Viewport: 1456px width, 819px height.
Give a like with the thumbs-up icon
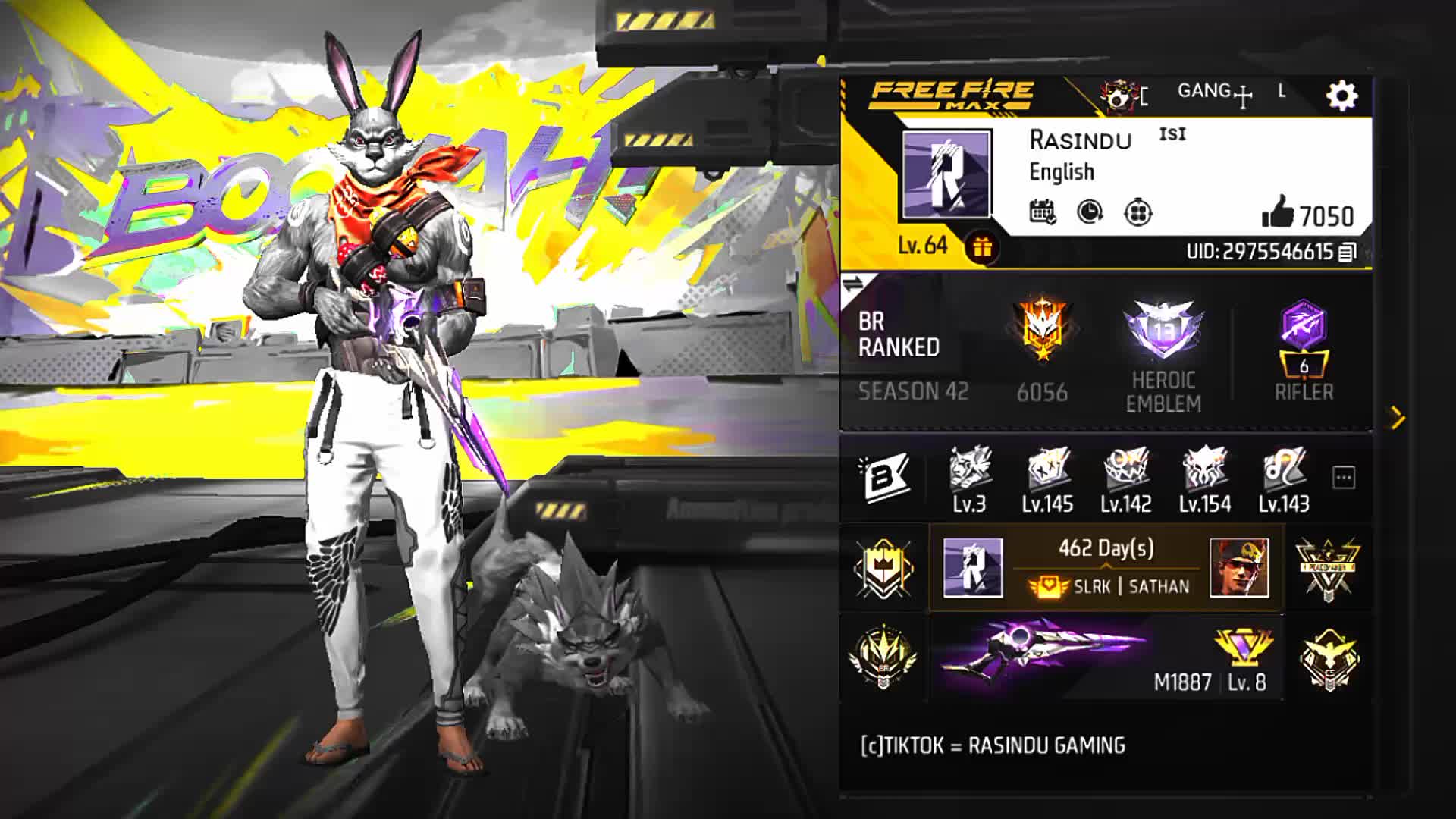(1278, 212)
